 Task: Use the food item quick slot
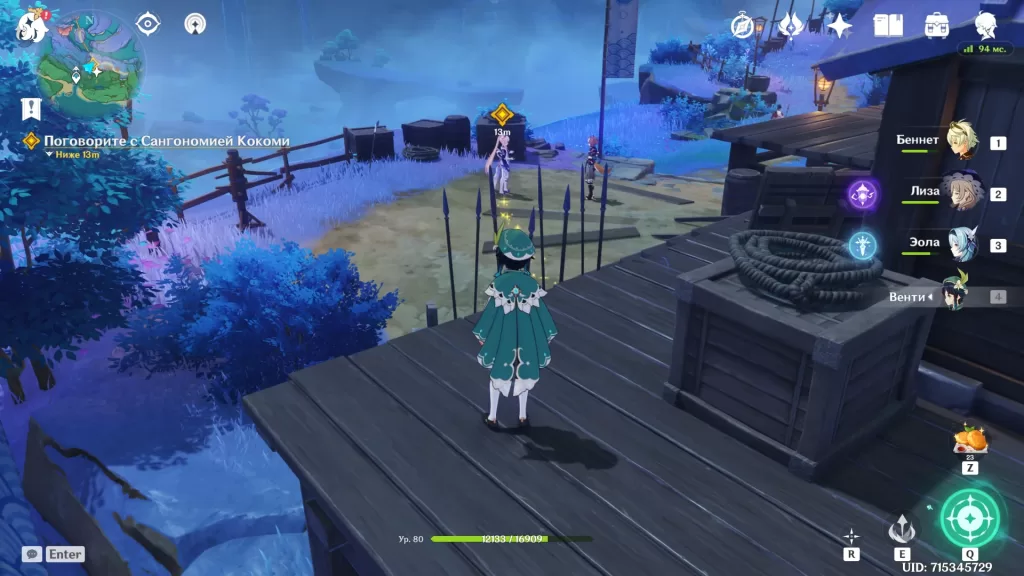pos(969,441)
